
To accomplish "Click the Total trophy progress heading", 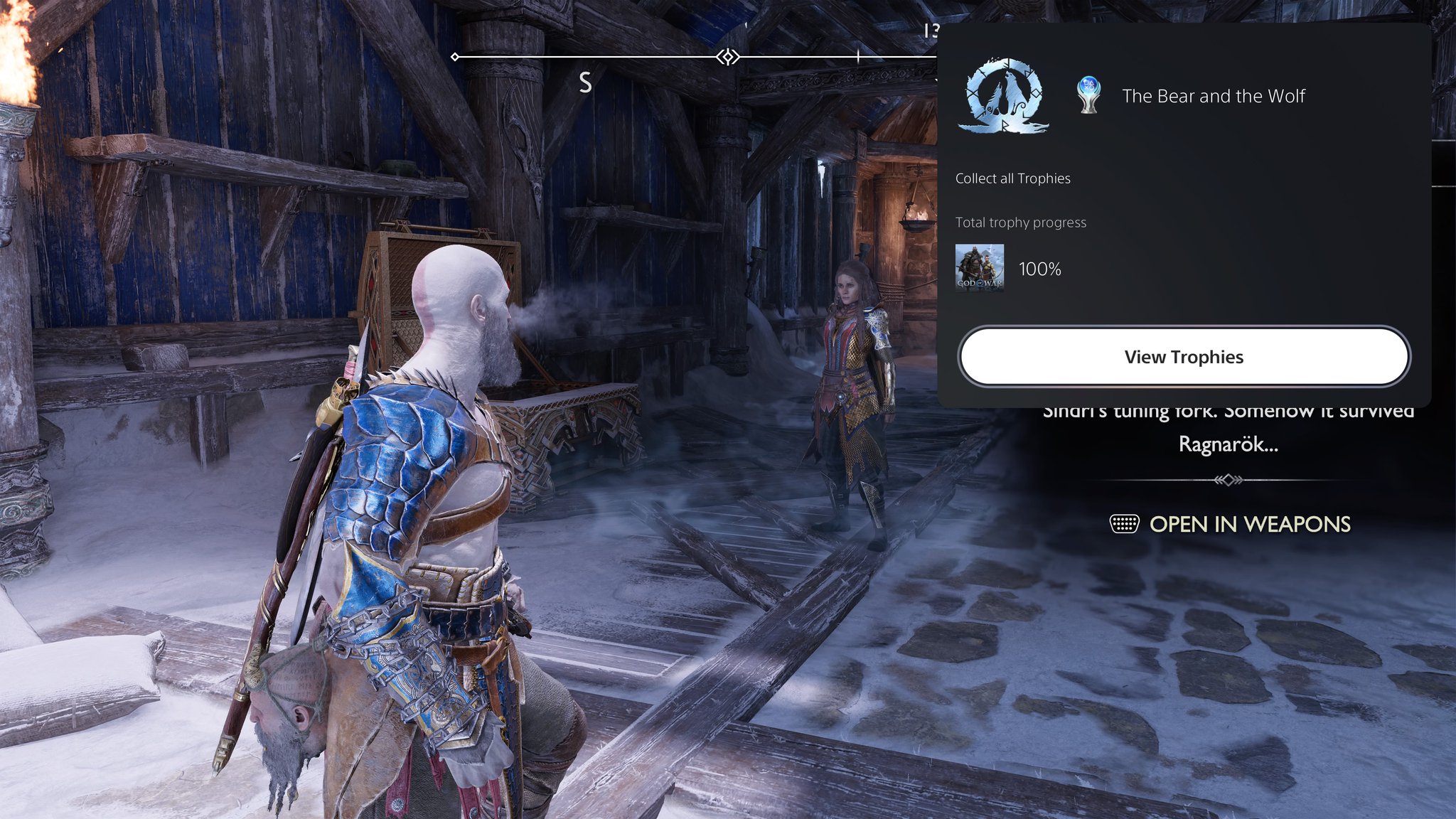I will coord(1021,222).
